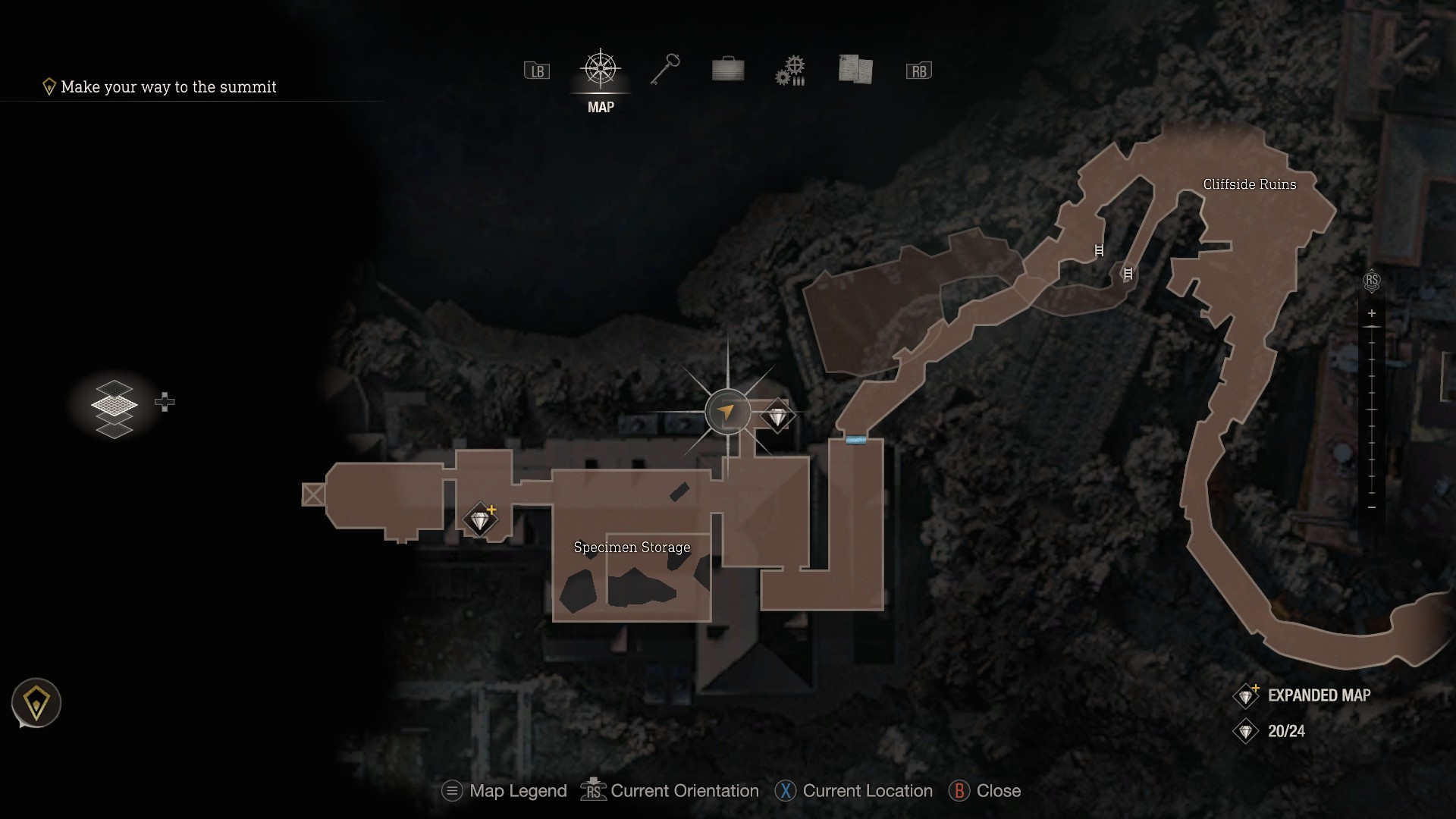The width and height of the screenshot is (1456, 819).
Task: Select the Cliffside Ruins area label
Action: (x=1249, y=184)
